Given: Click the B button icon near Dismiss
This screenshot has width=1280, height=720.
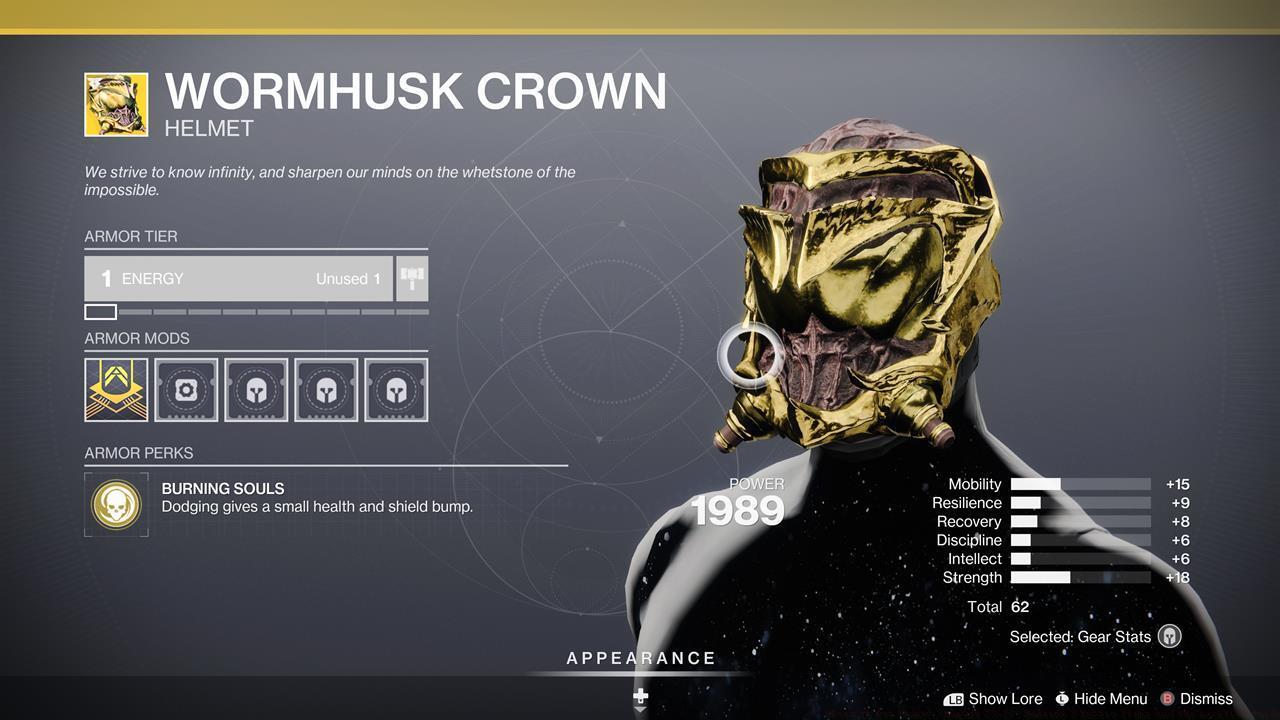Looking at the screenshot, I should coord(1167,699).
